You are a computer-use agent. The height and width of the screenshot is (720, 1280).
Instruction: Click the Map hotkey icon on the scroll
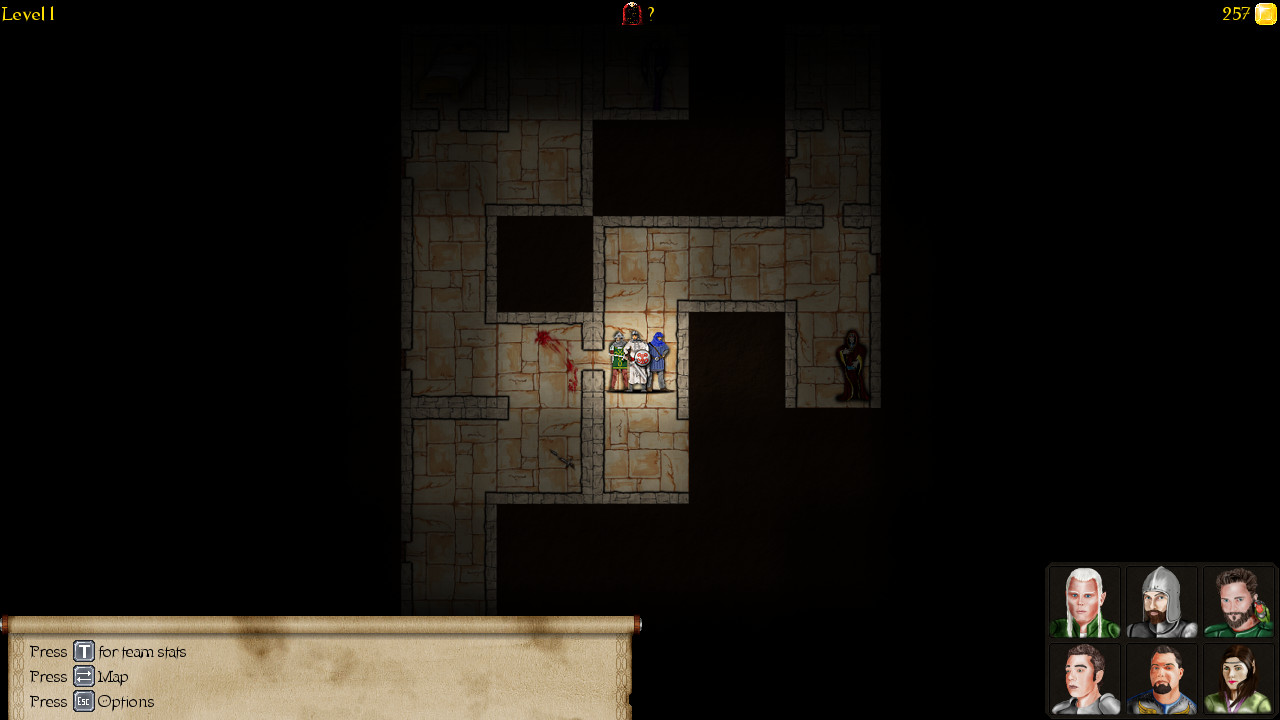(84, 676)
